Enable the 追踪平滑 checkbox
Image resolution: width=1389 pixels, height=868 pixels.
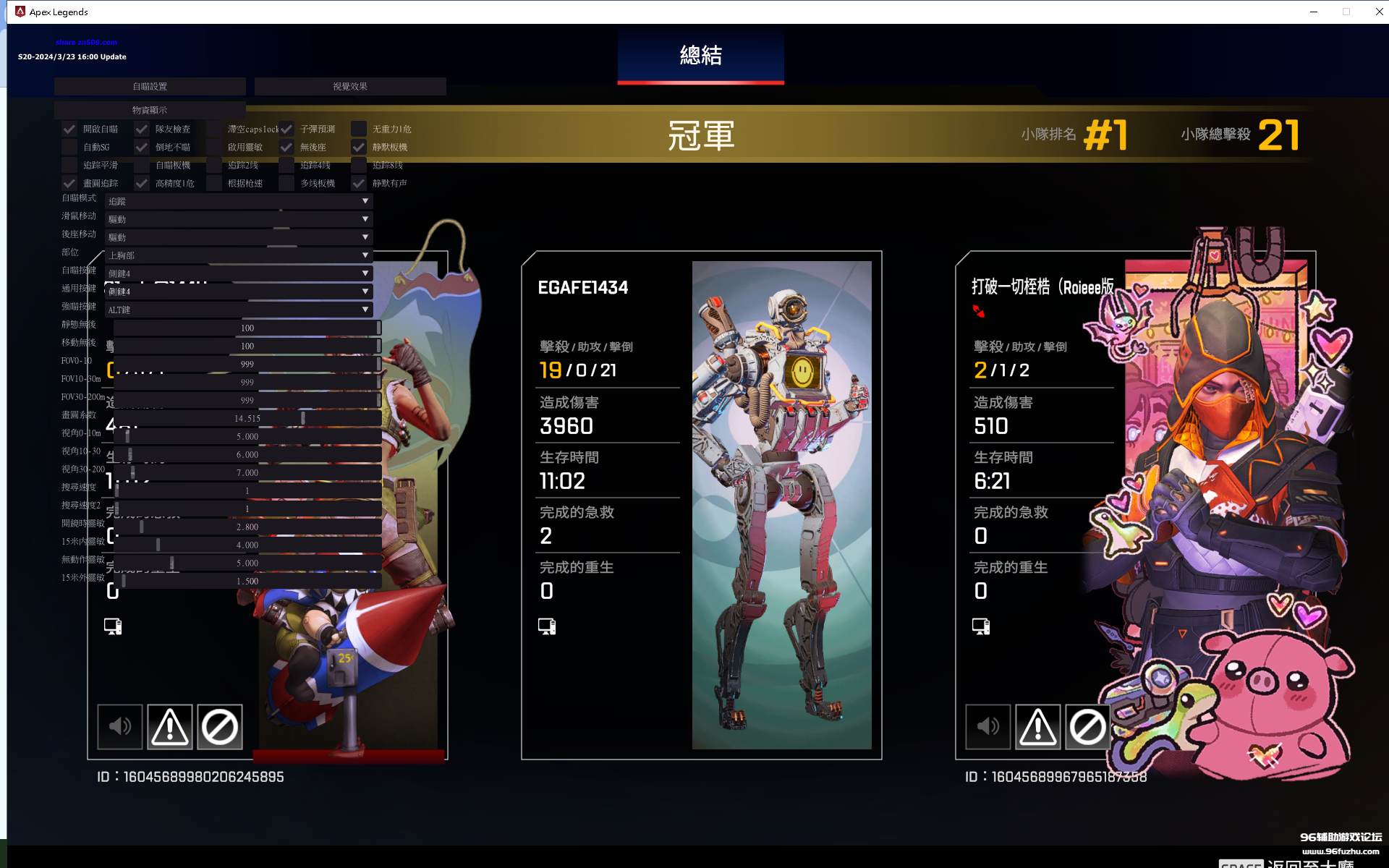tap(69, 165)
